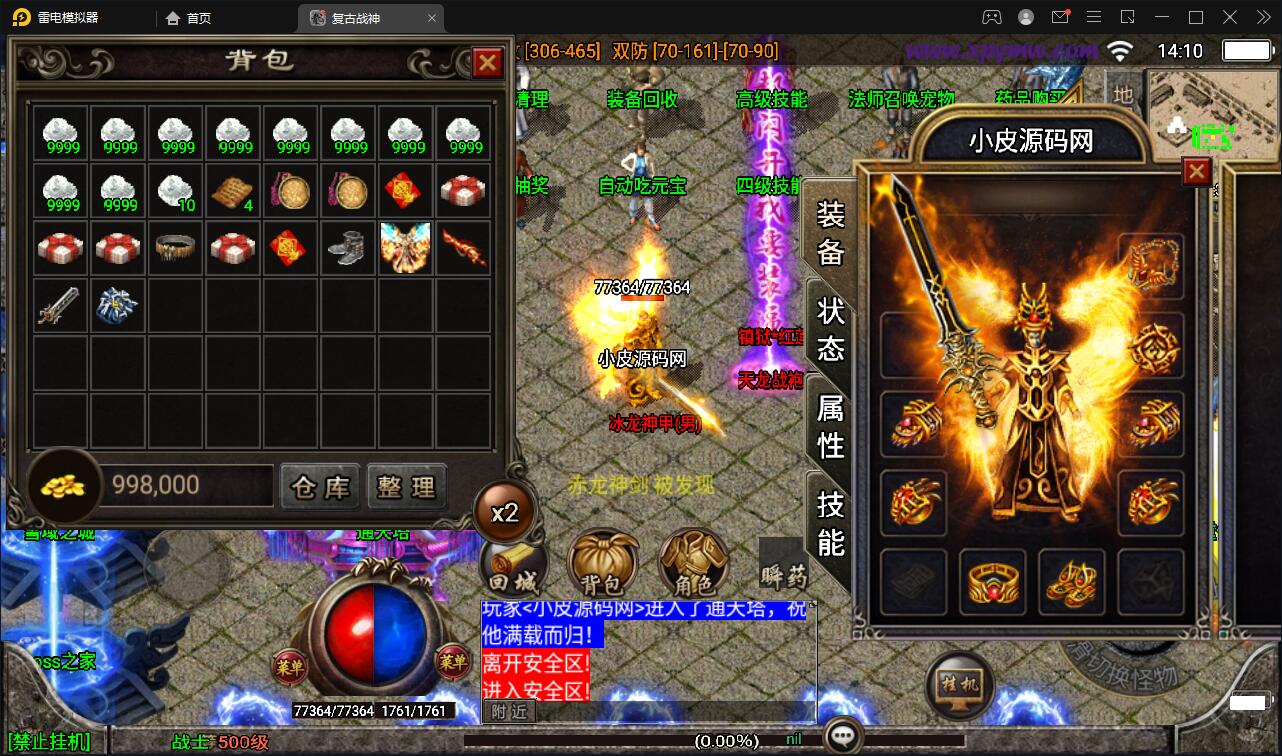Select the grey sword in the bag
The width and height of the screenshot is (1282, 756).
(60, 305)
